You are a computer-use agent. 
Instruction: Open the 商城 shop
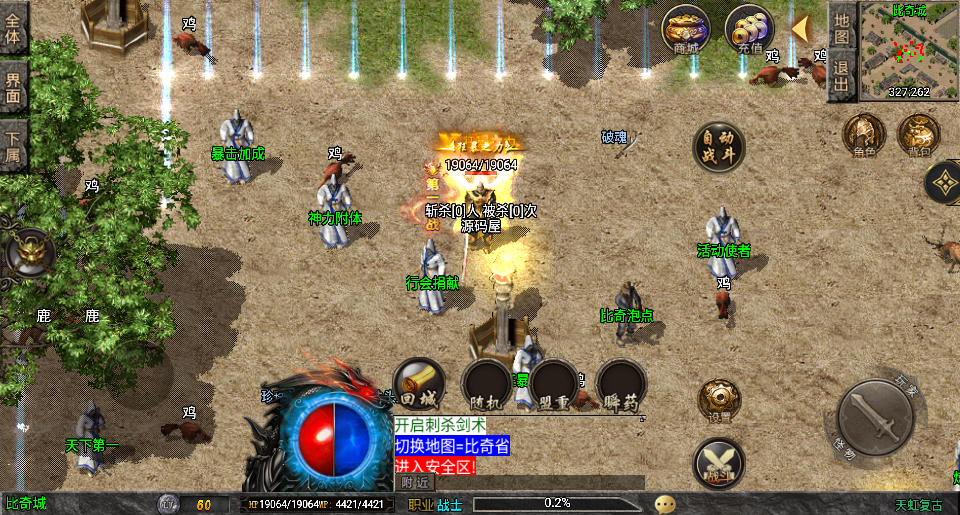click(x=686, y=30)
